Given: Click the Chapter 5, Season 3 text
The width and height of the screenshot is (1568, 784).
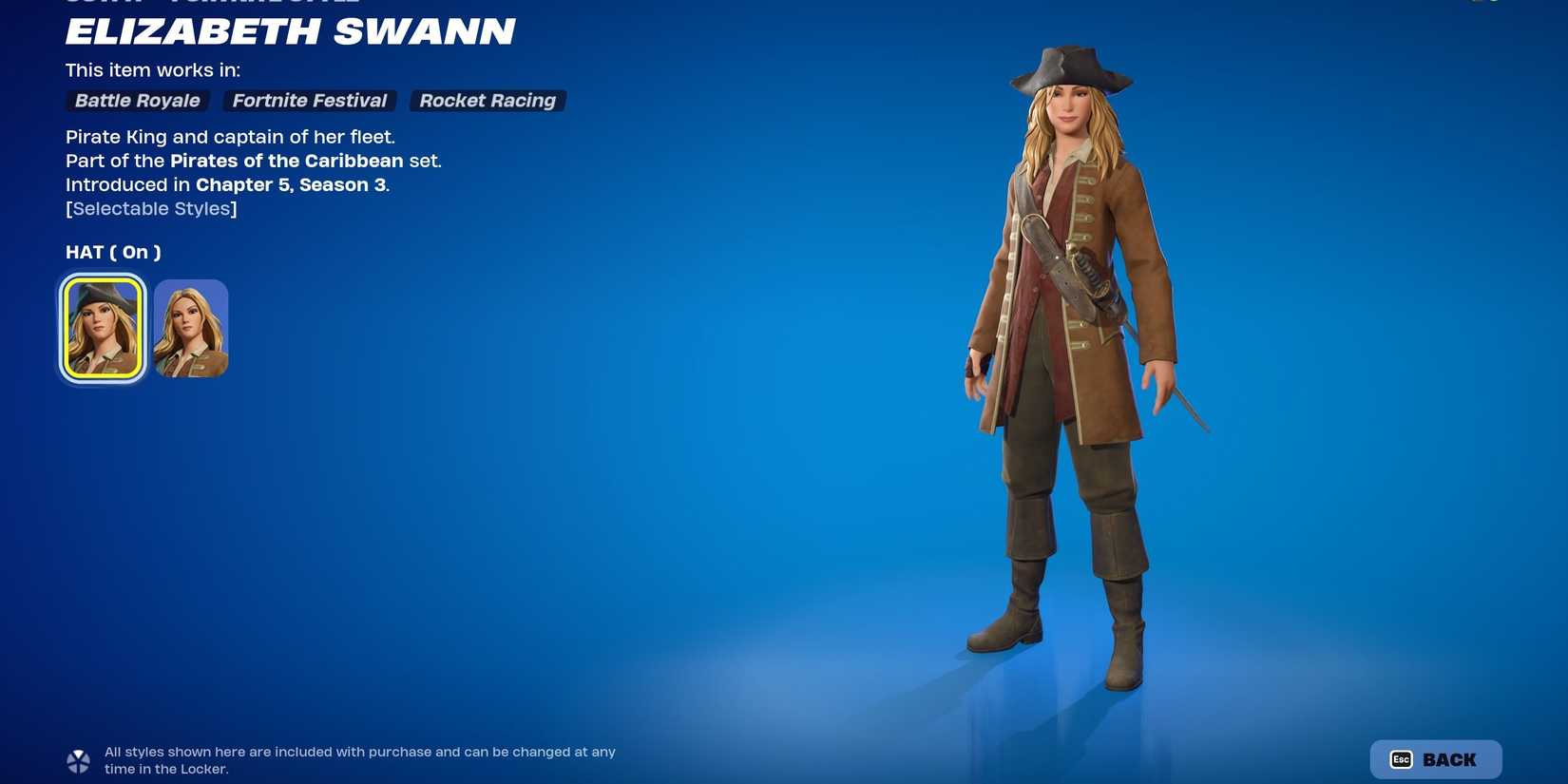Looking at the screenshot, I should pos(292,184).
